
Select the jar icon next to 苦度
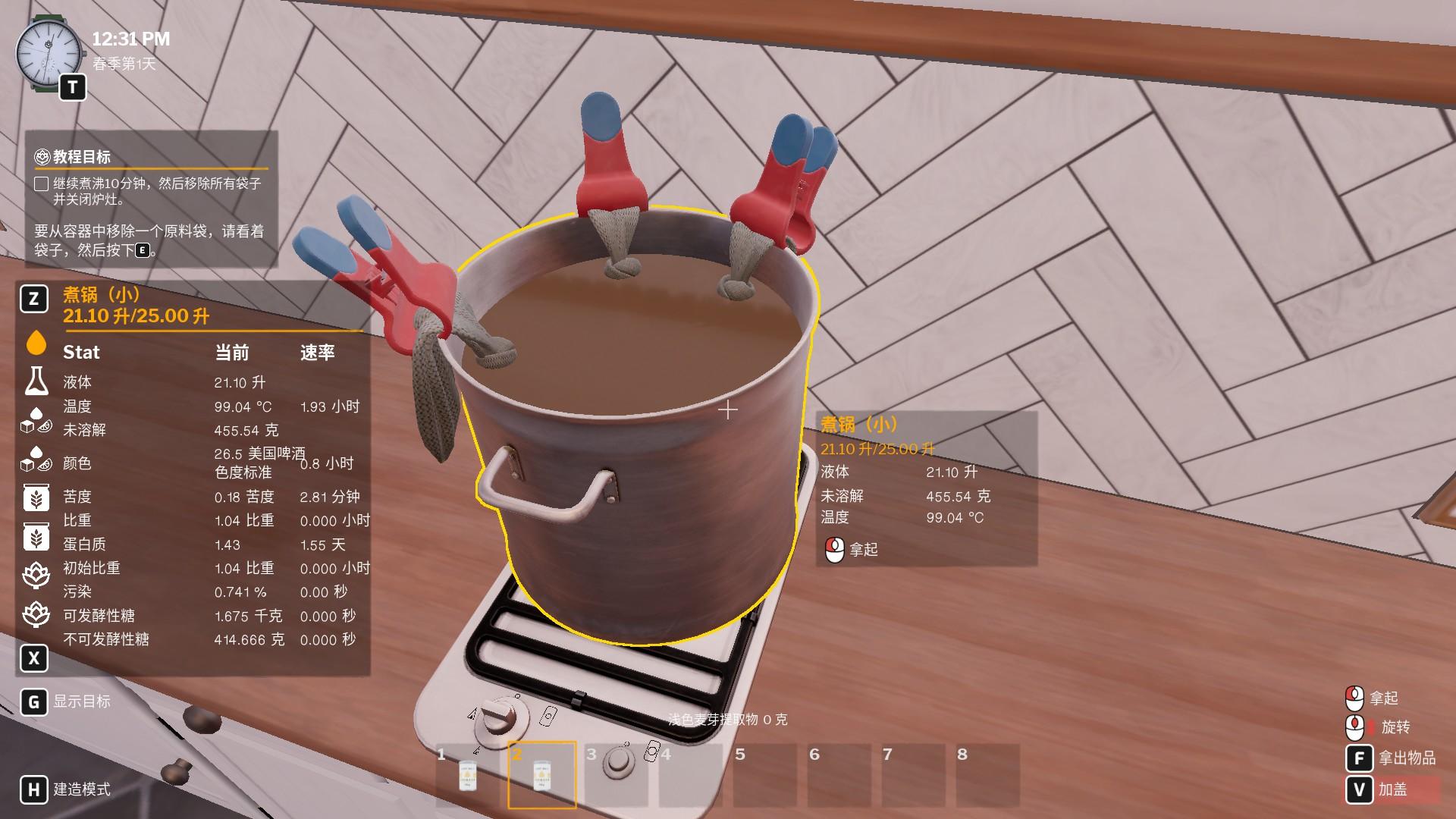(35, 497)
